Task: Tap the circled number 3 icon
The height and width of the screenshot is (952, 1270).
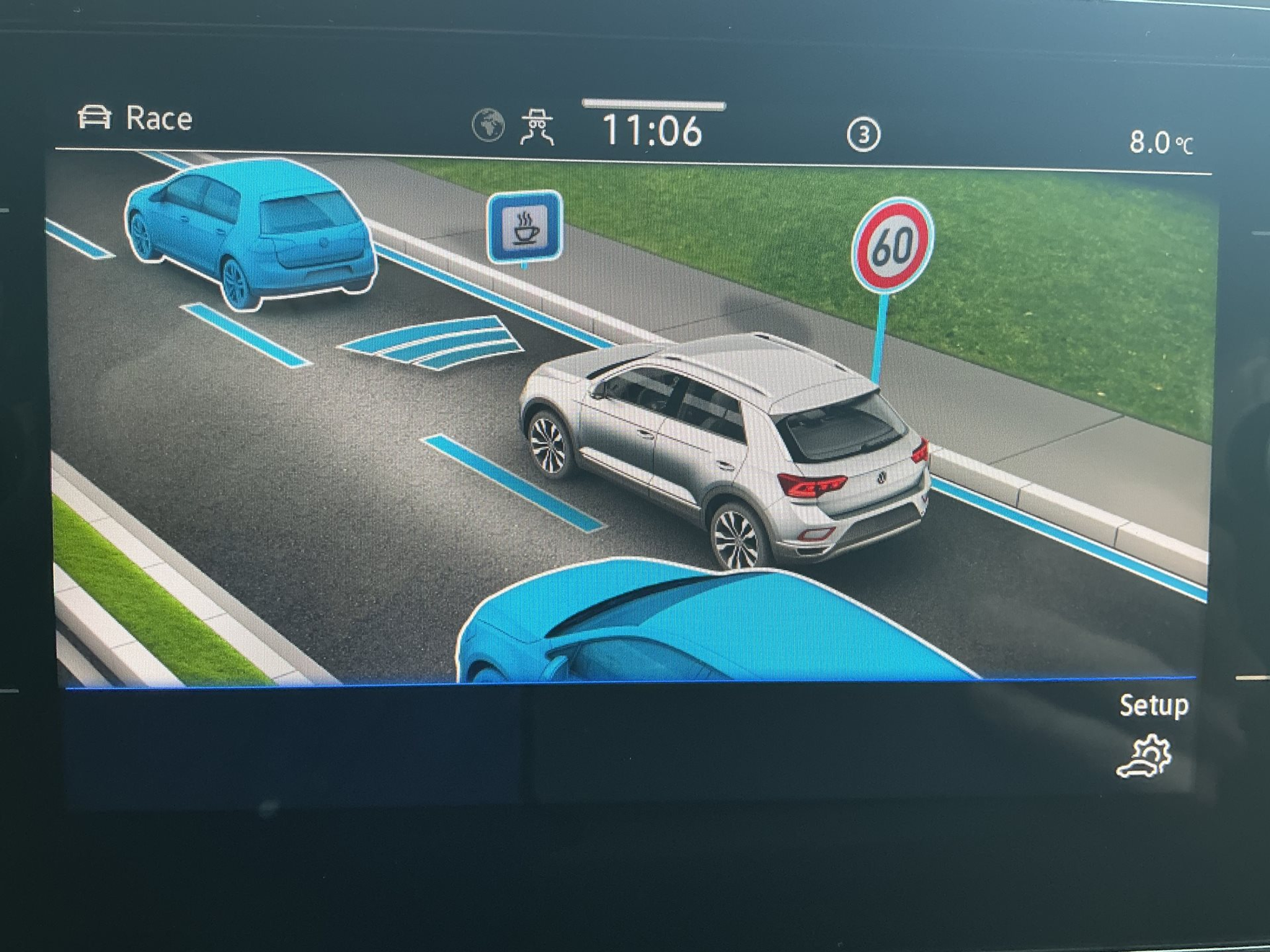Action: point(863,134)
